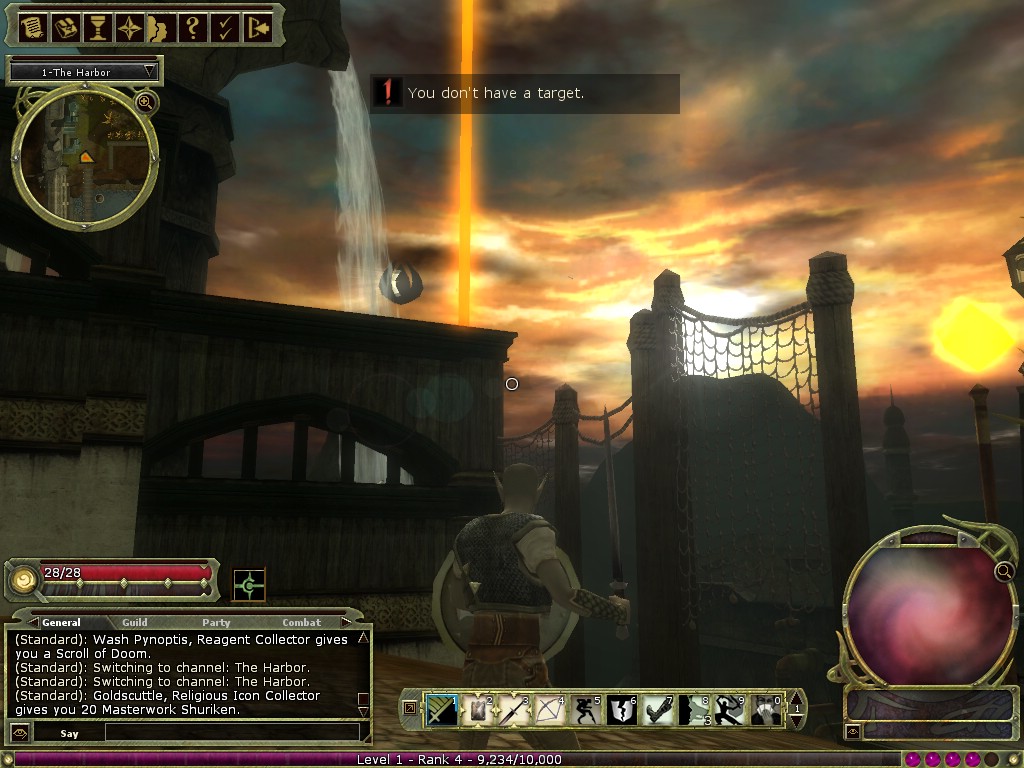This screenshot has height=768, width=1024.
Task: Click the green target icon beside health bar
Action: point(249,585)
